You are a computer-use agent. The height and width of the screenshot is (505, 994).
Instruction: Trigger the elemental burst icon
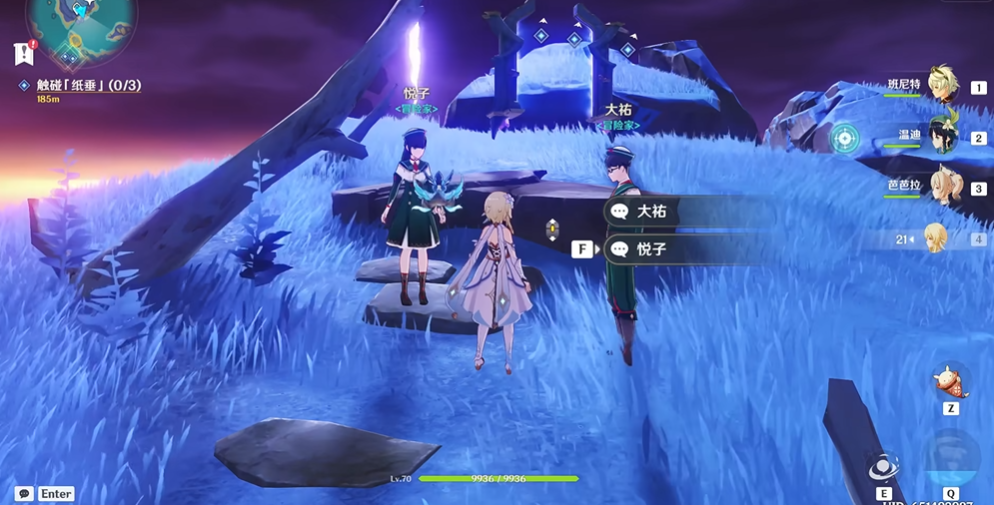click(950, 459)
